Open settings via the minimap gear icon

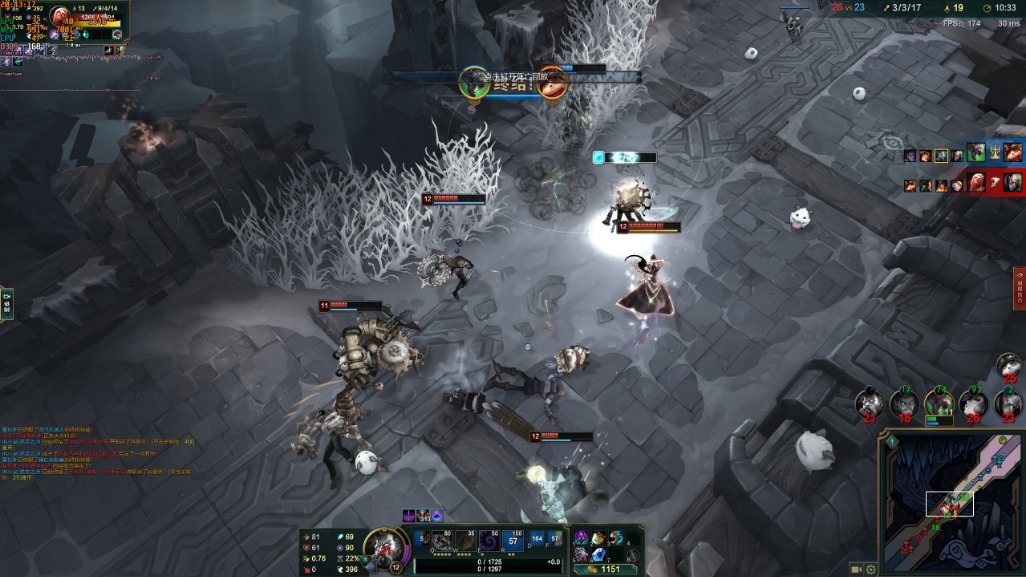pos(872,569)
